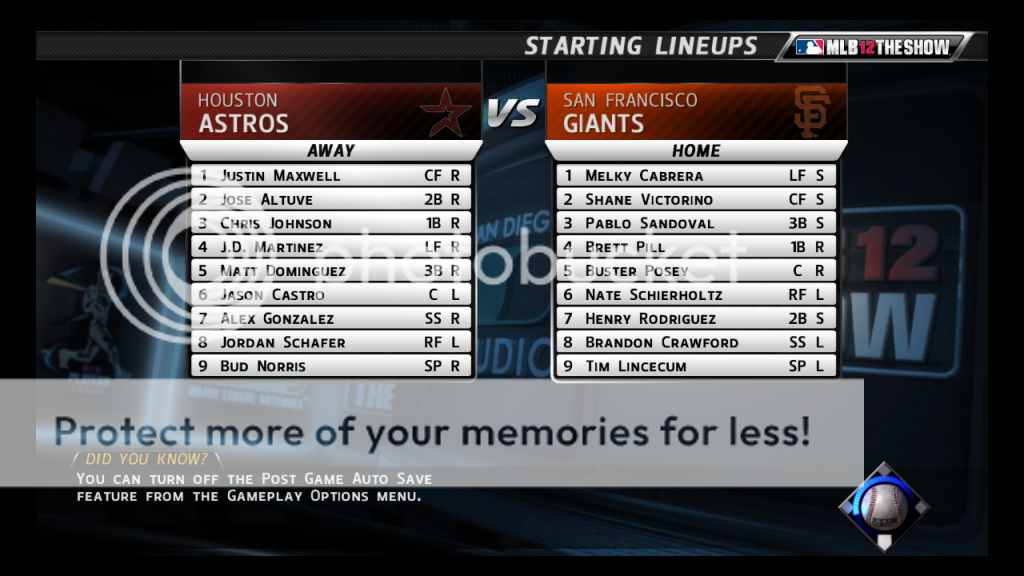
Task: Choose Brandon Crawford's lineup row
Action: point(696,342)
